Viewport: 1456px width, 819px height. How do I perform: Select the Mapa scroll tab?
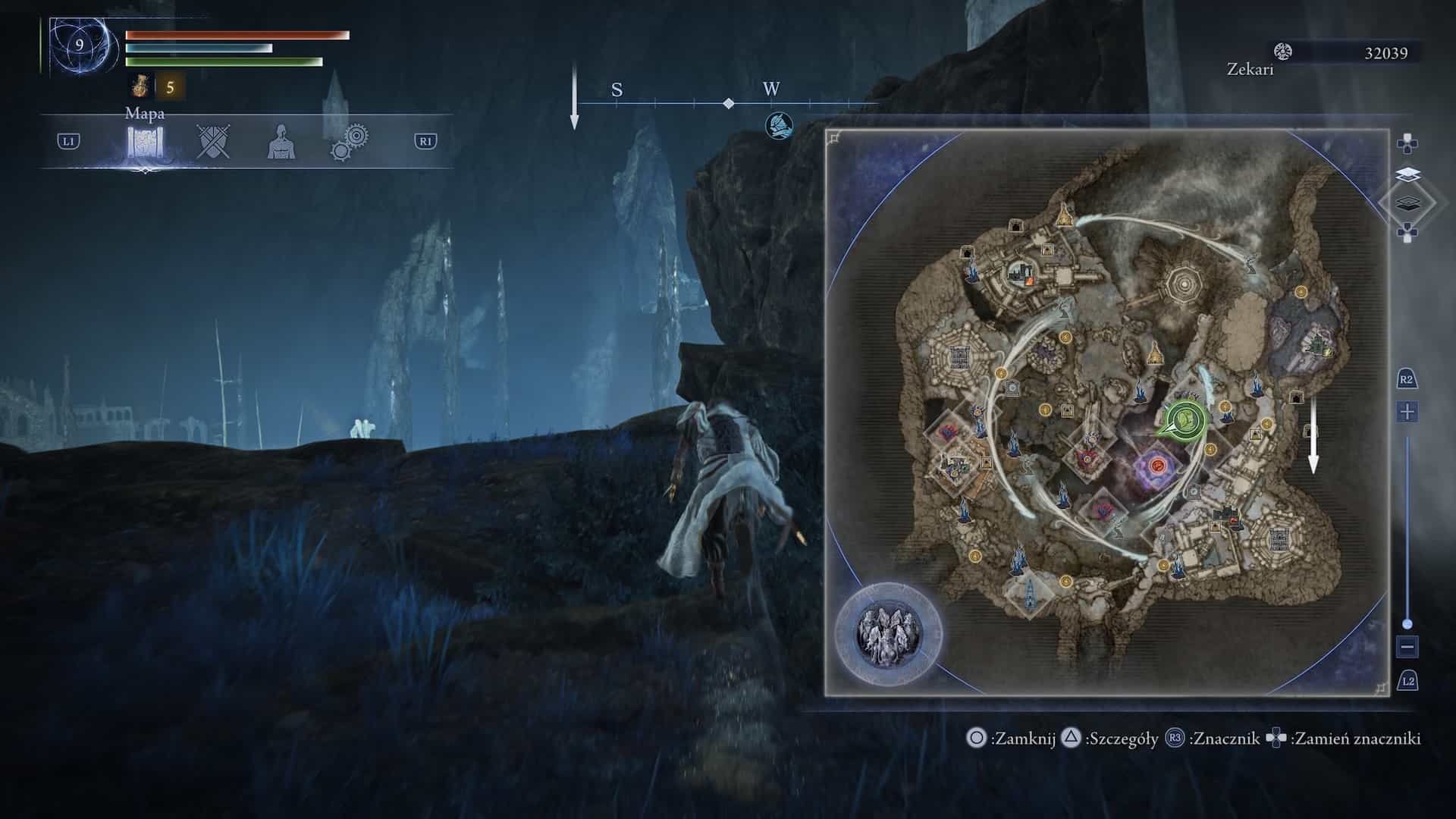click(145, 142)
